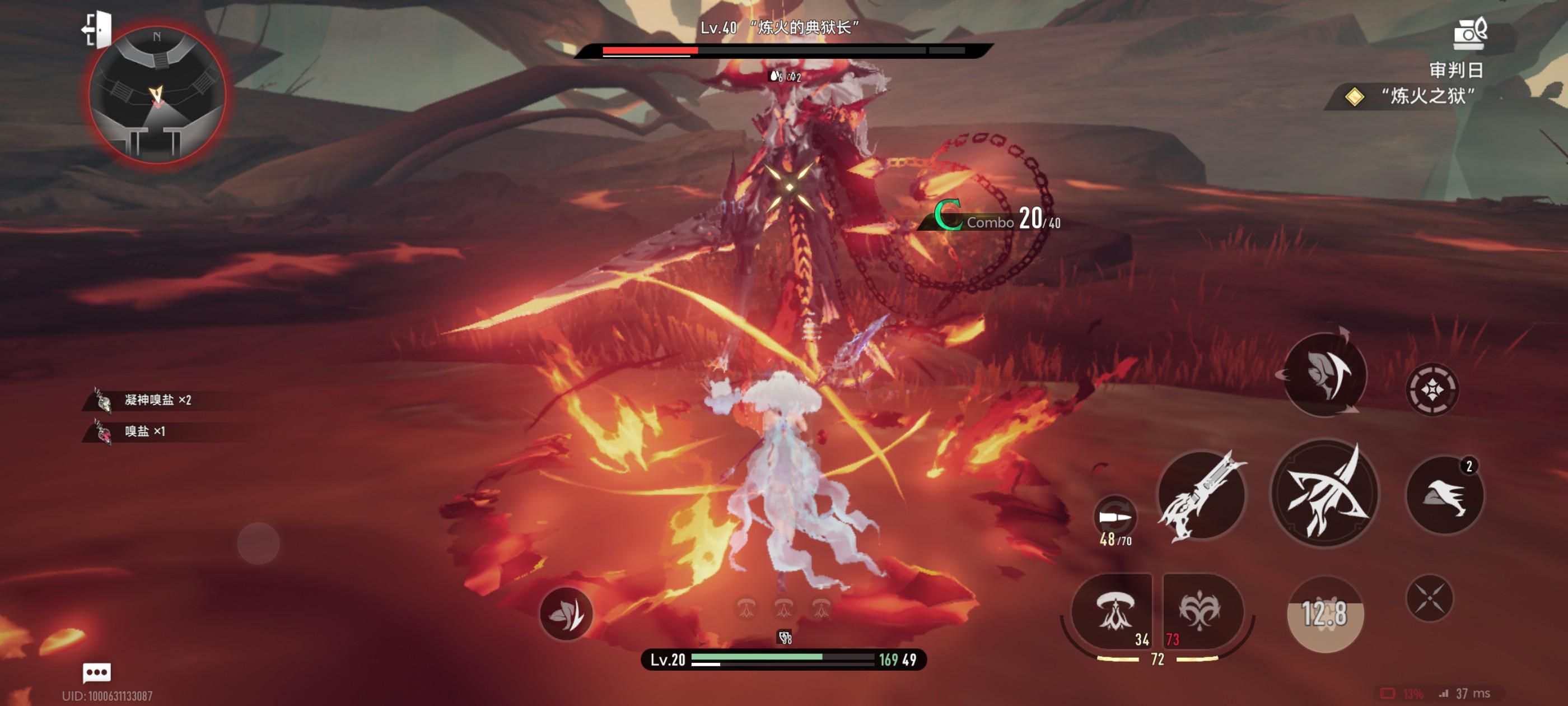
Task: Fire the ranged gun weapon button
Action: (1202, 496)
